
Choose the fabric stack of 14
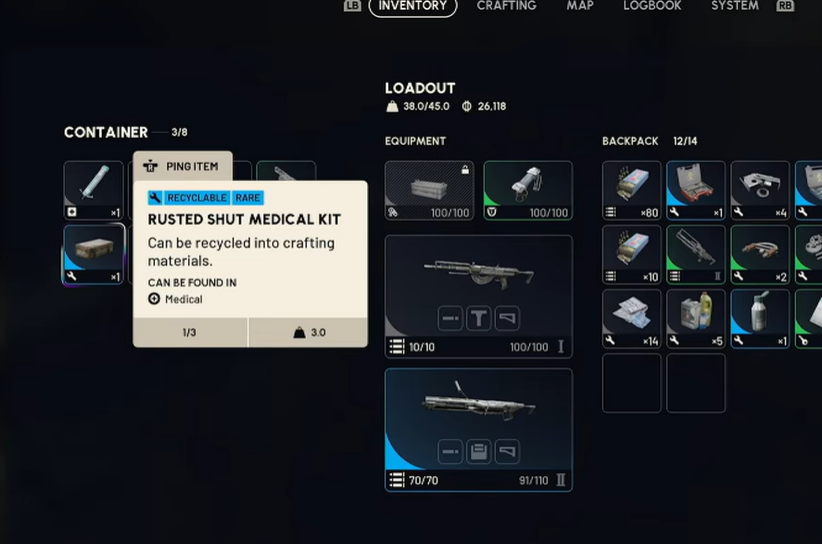click(x=631, y=318)
